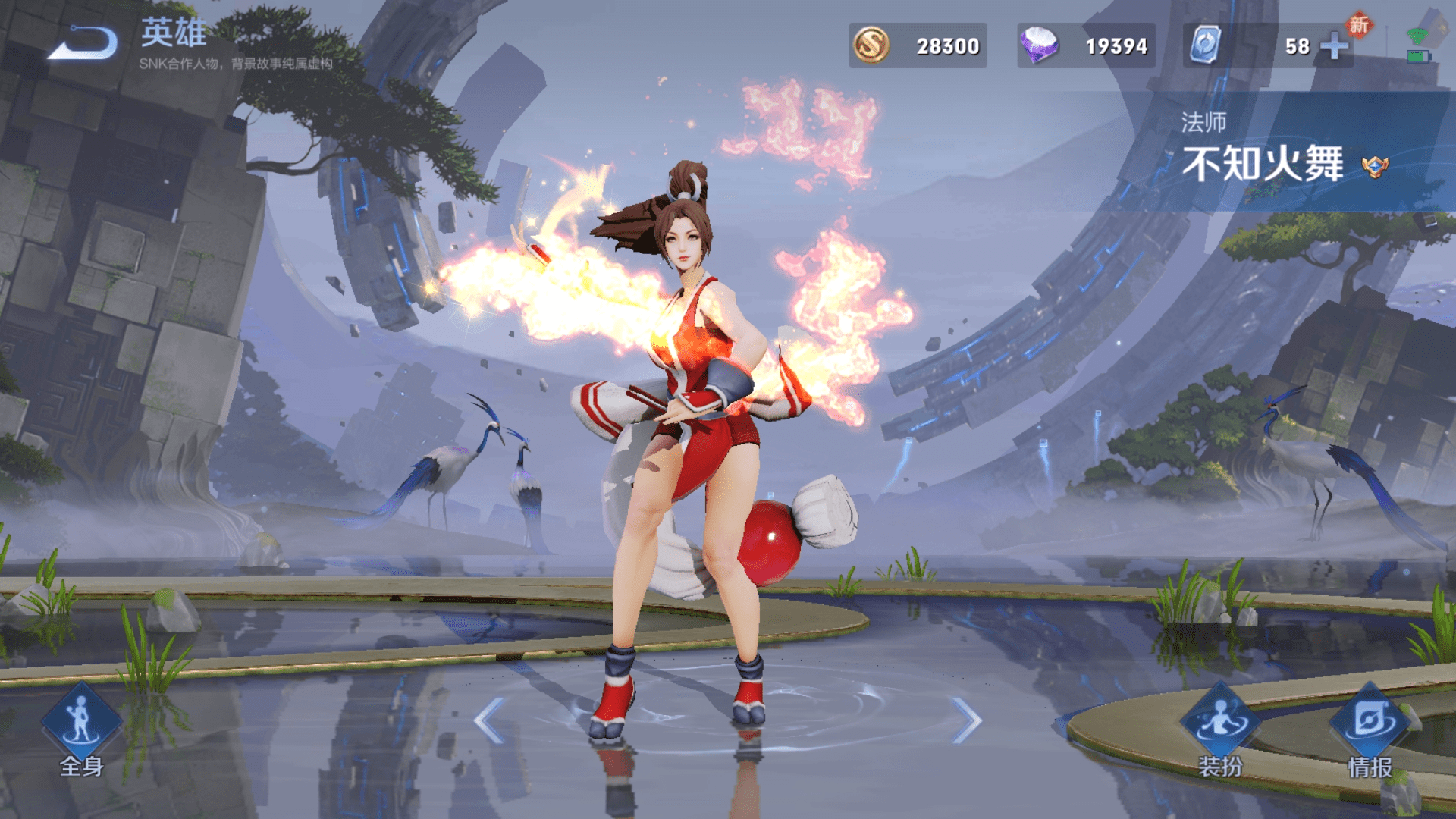Click the badge beside 不知火舞 name
1456x819 pixels.
(1375, 166)
